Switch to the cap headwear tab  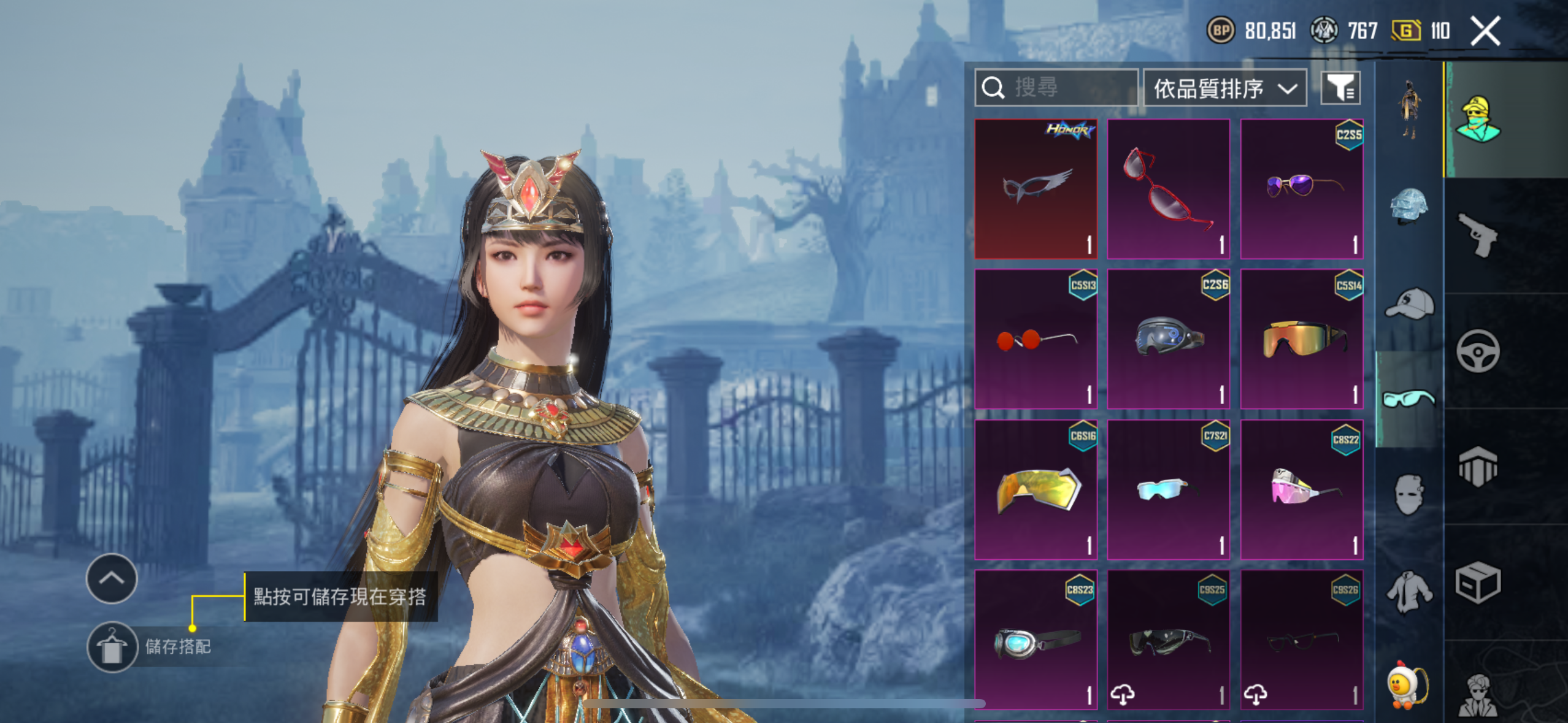(1409, 304)
